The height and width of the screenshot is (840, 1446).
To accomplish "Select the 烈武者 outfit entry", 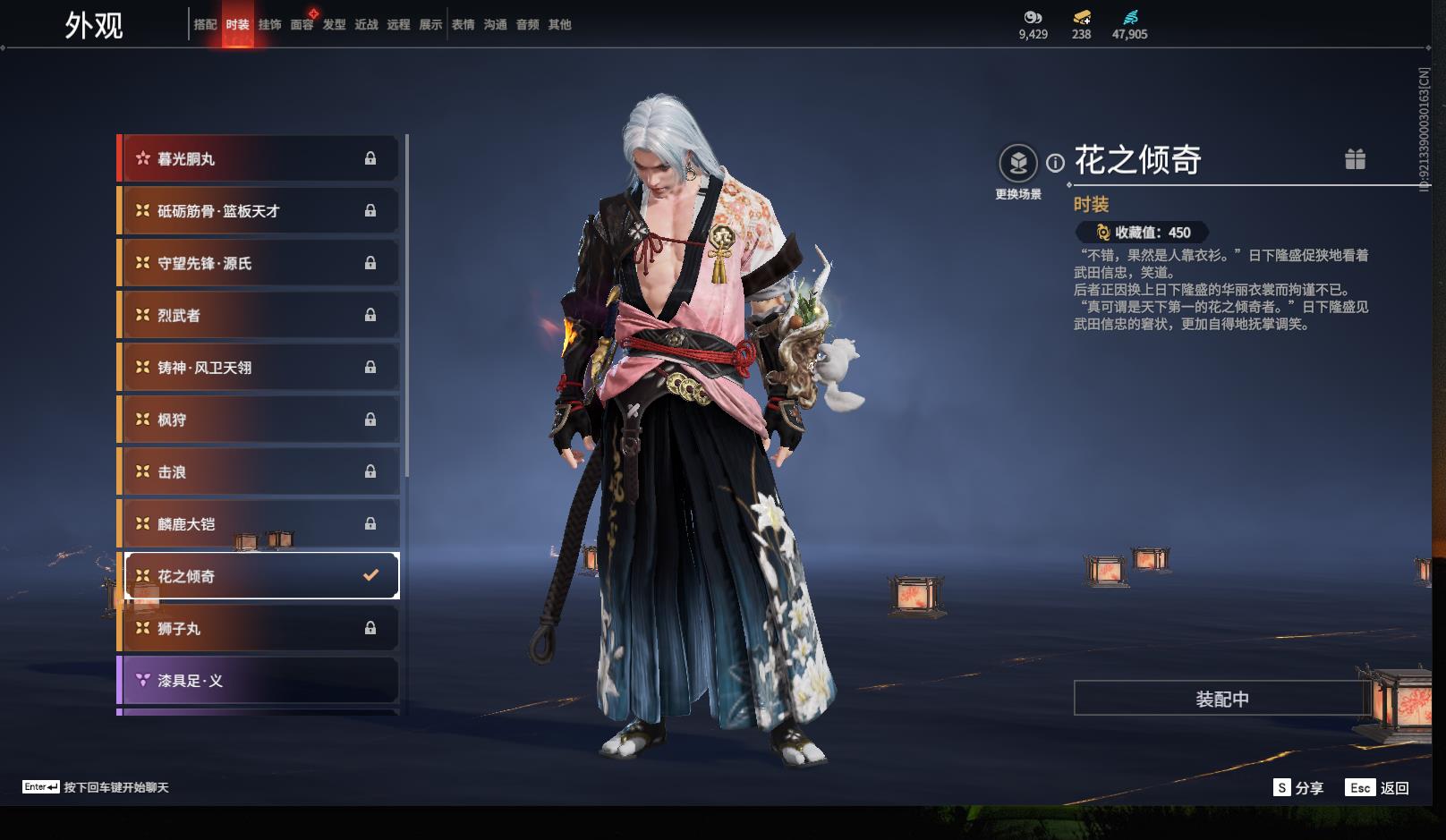I will tap(258, 316).
